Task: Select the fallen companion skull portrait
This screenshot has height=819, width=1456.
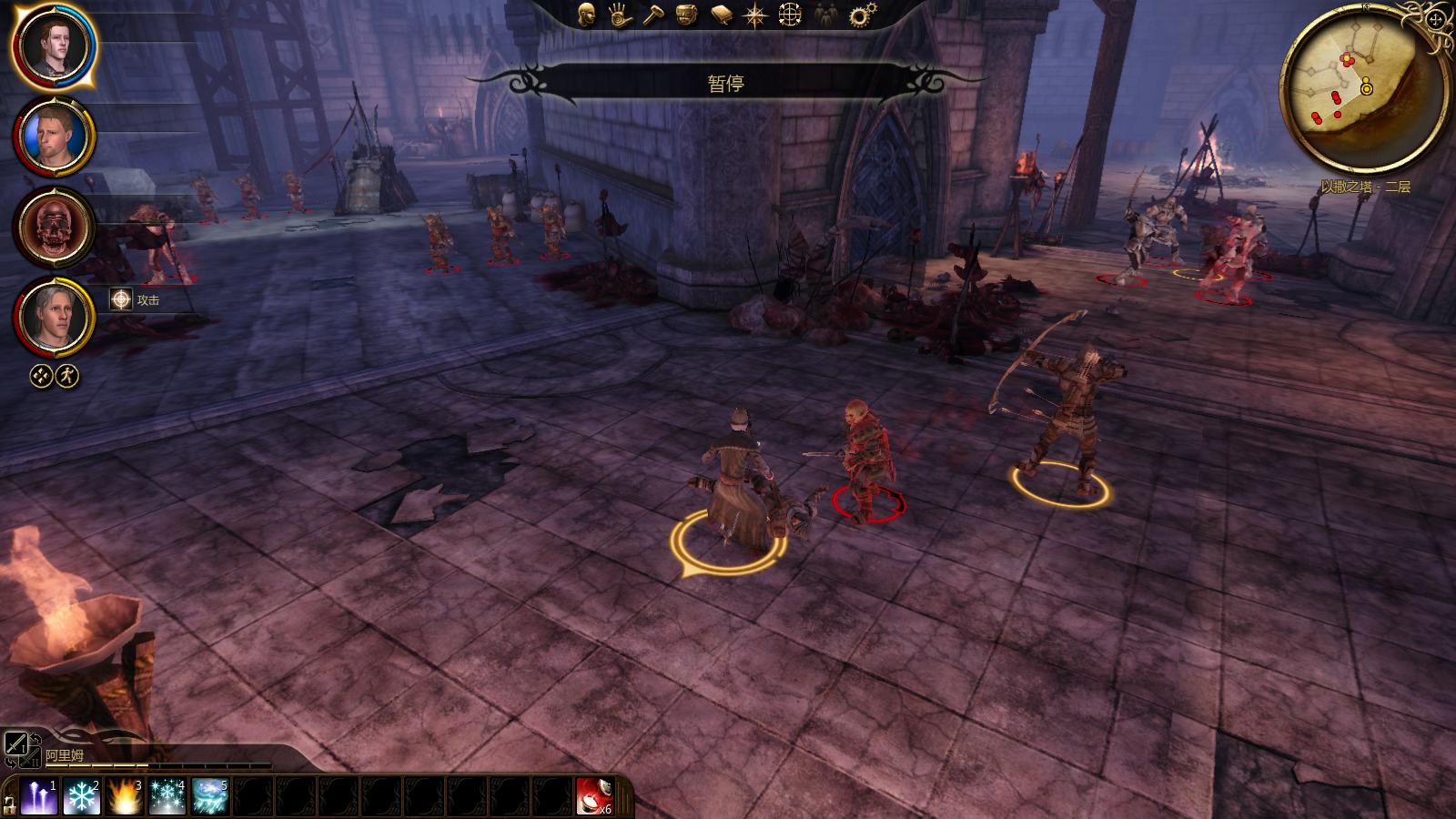Action: point(53,227)
